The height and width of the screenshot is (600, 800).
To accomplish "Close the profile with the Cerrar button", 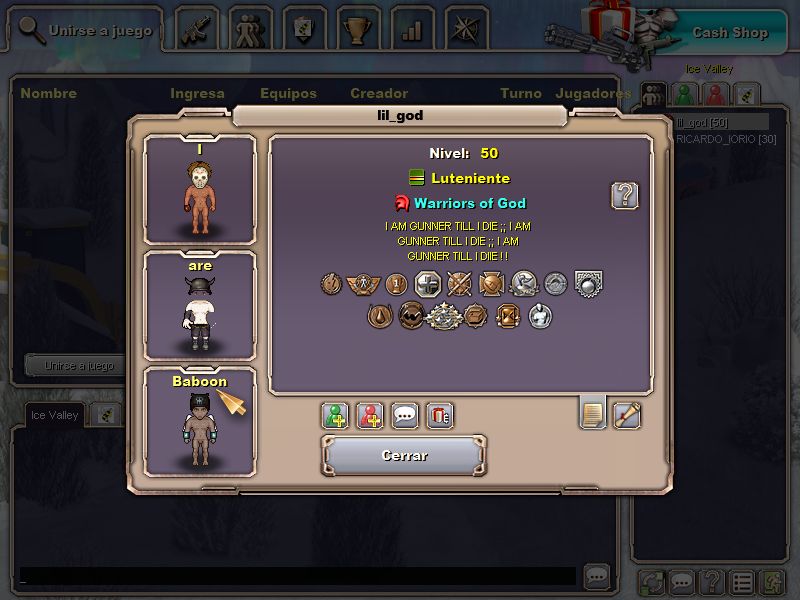I will (404, 455).
